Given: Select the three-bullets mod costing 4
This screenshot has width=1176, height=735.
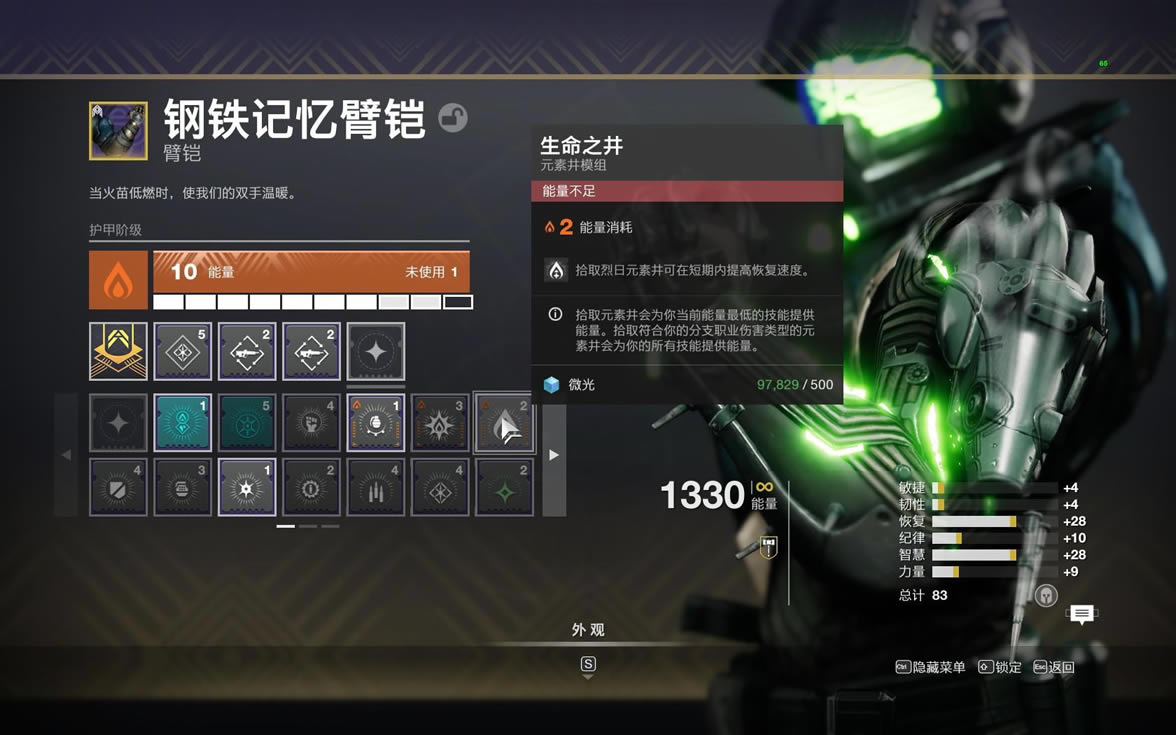Looking at the screenshot, I should (x=375, y=487).
